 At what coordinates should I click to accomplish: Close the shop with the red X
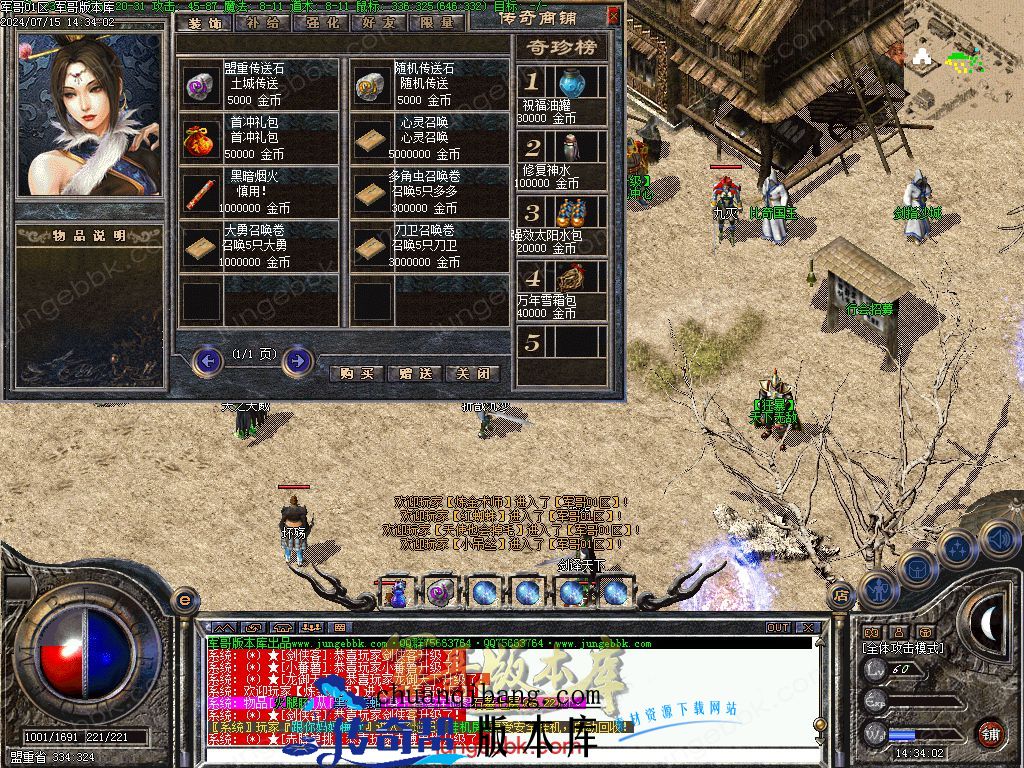click(613, 16)
